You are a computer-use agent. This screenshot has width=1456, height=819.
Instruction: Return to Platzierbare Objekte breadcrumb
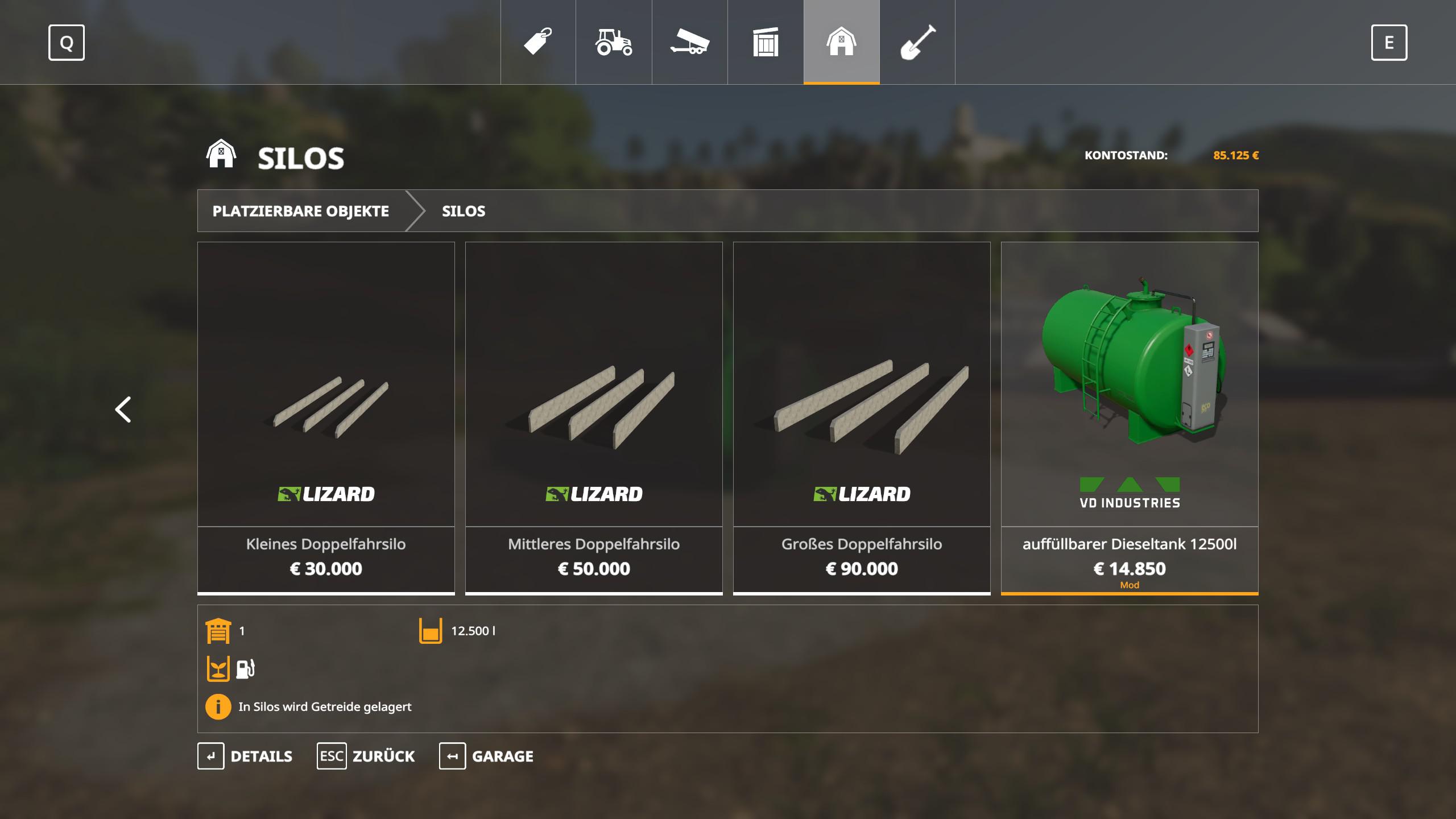[301, 211]
